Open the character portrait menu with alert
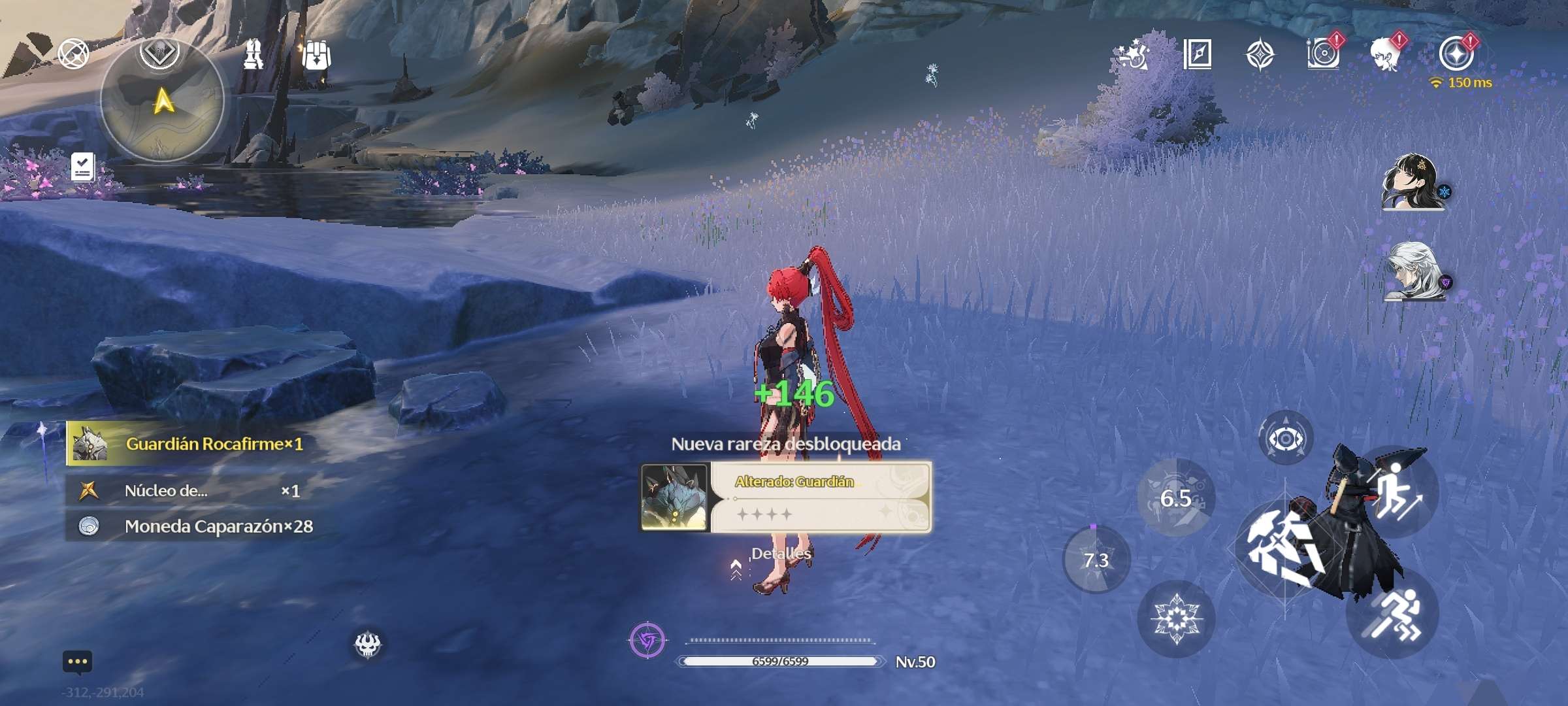Viewport: 1568px width, 706px height. click(1386, 54)
